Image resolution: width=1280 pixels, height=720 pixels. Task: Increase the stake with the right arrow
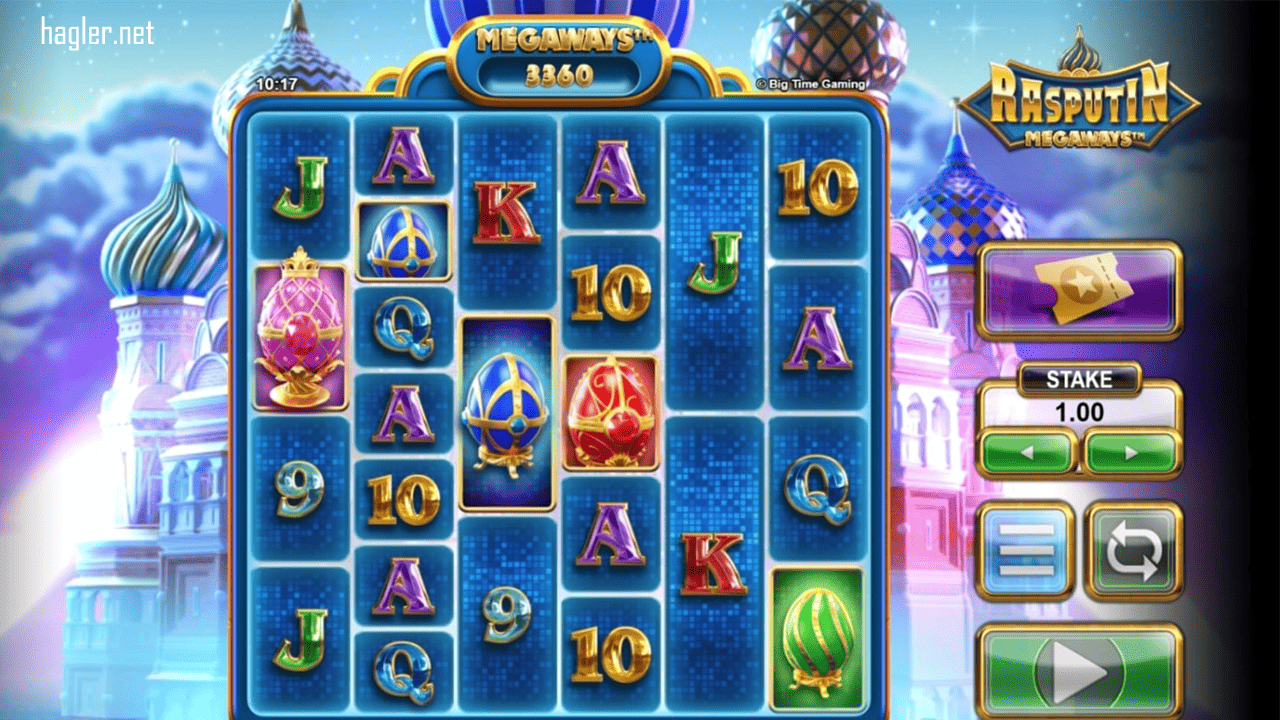pos(1131,453)
